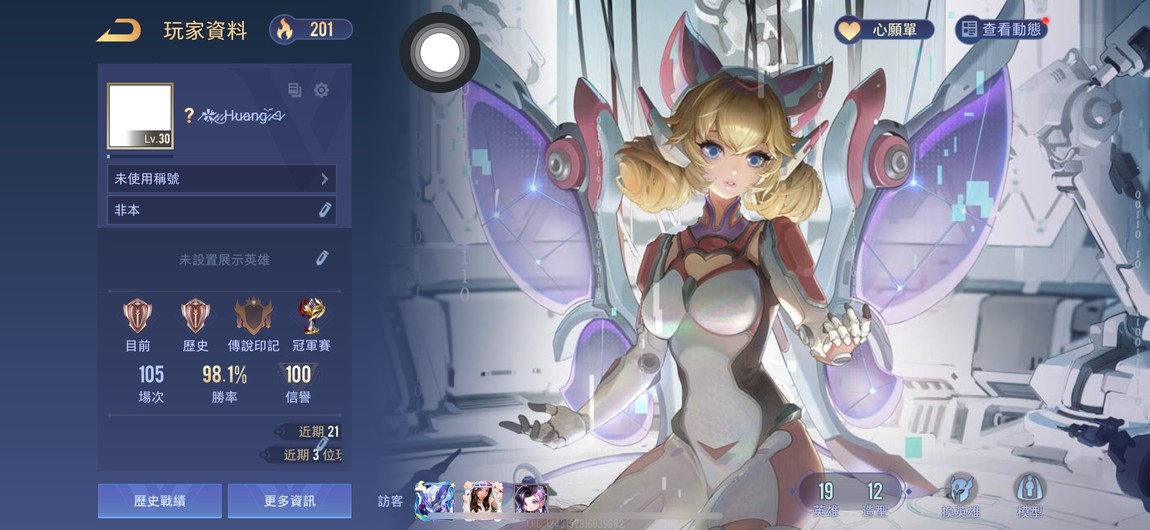Edit the 未設置展示英雄 showcase heroes

pos(322,259)
